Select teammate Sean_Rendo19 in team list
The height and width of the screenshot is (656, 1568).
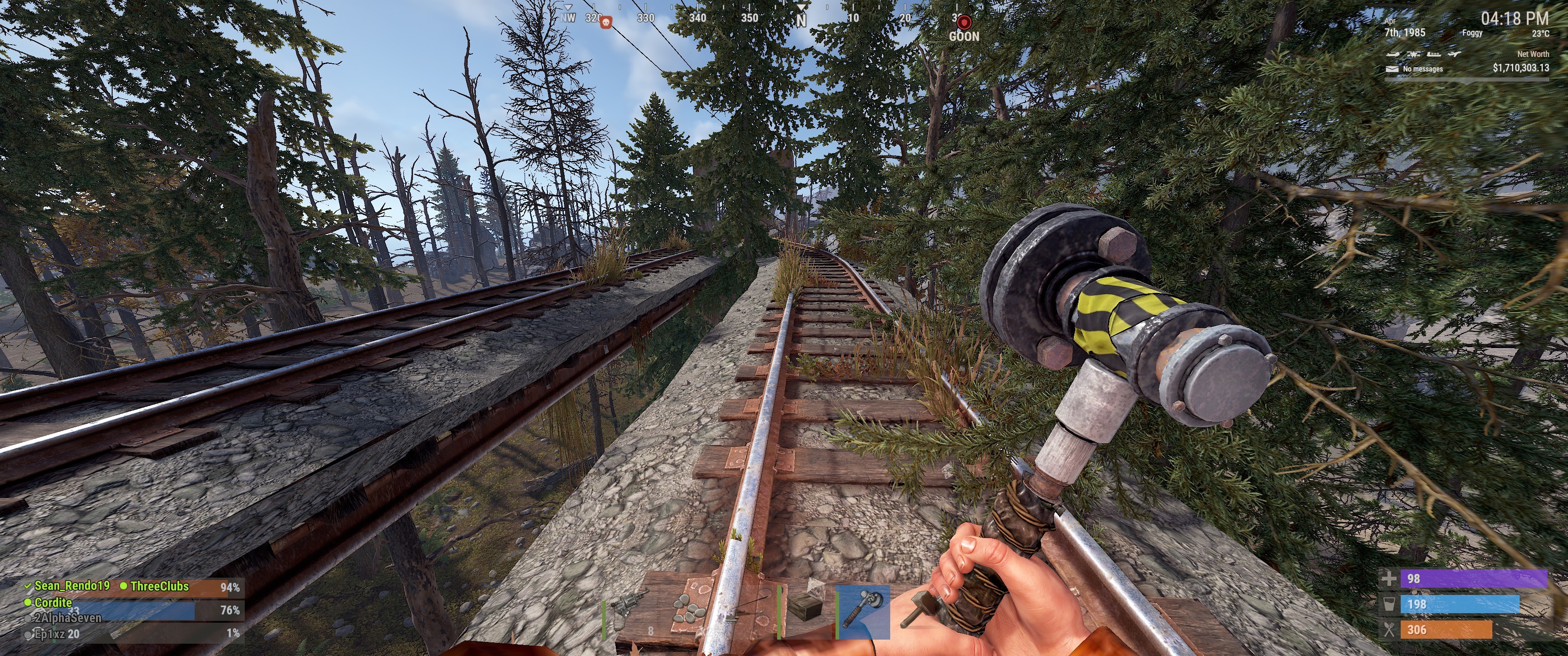(x=72, y=586)
